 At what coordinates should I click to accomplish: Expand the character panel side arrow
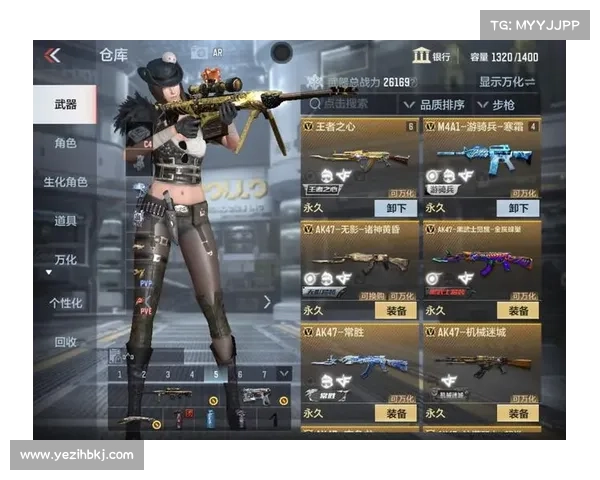[x=268, y=301]
